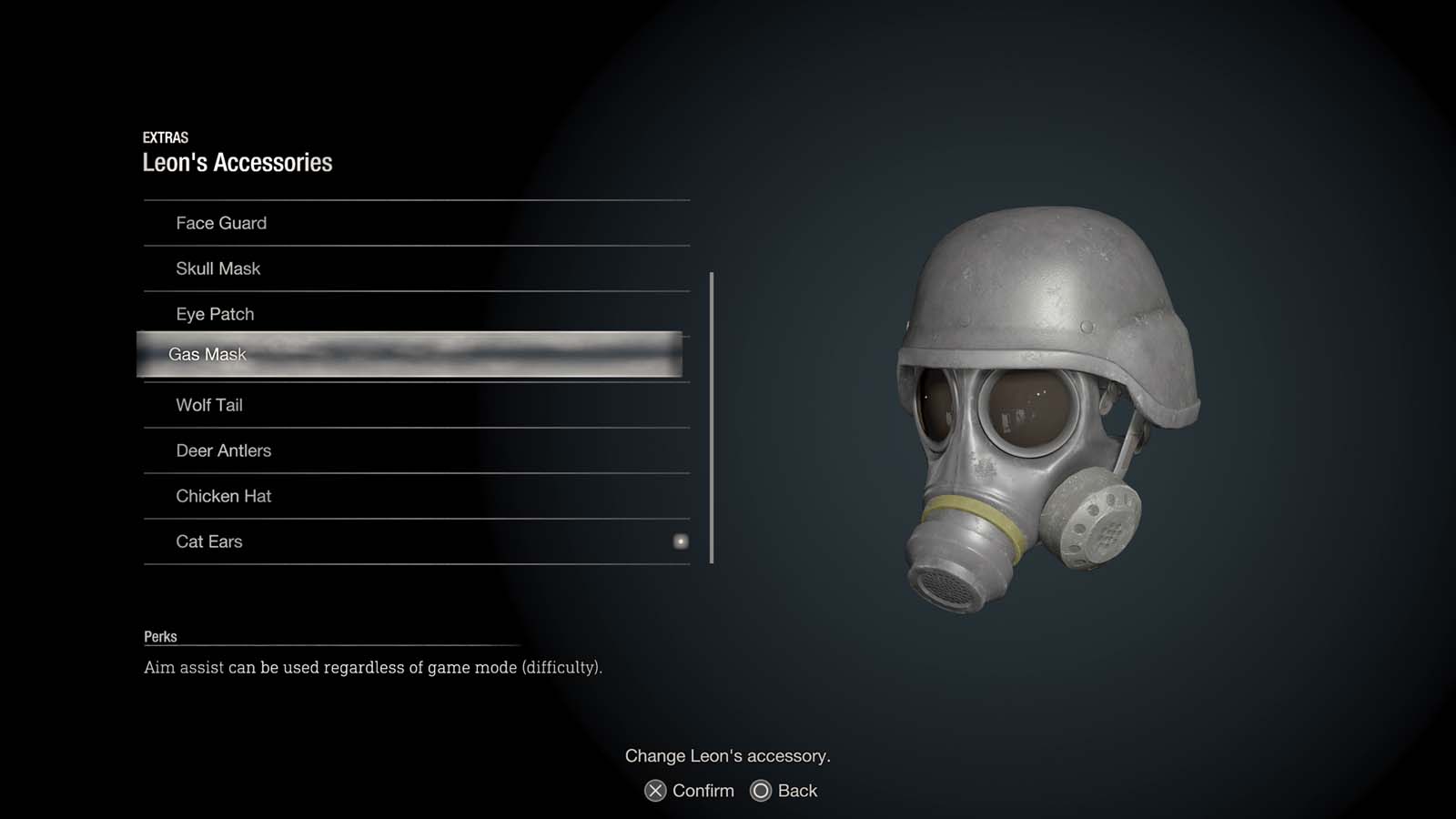The width and height of the screenshot is (1456, 819).
Task: Click the EXTRAS header label
Action: pos(165,137)
